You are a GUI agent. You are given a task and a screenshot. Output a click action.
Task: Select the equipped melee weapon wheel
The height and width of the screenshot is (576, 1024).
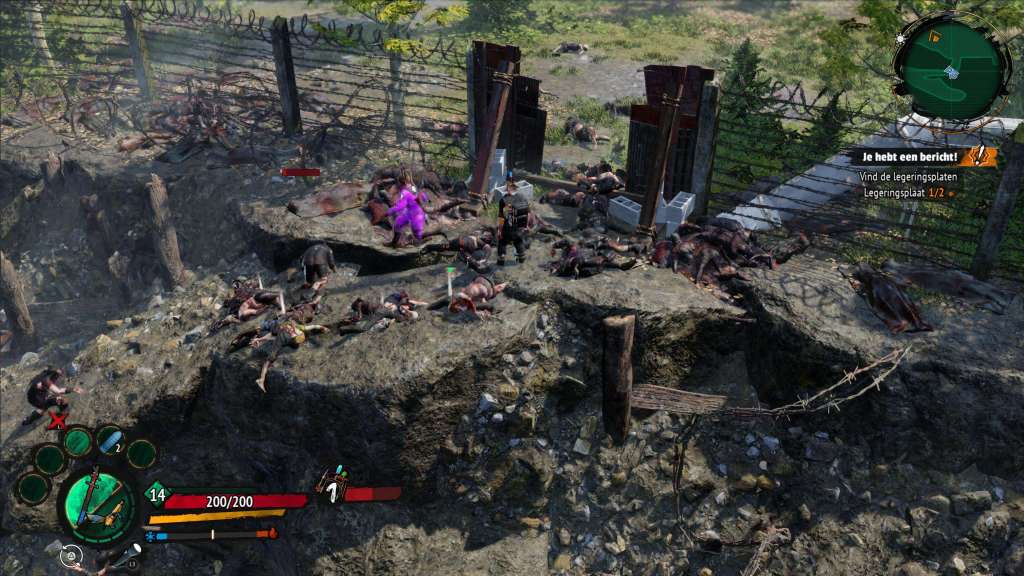coord(97,504)
